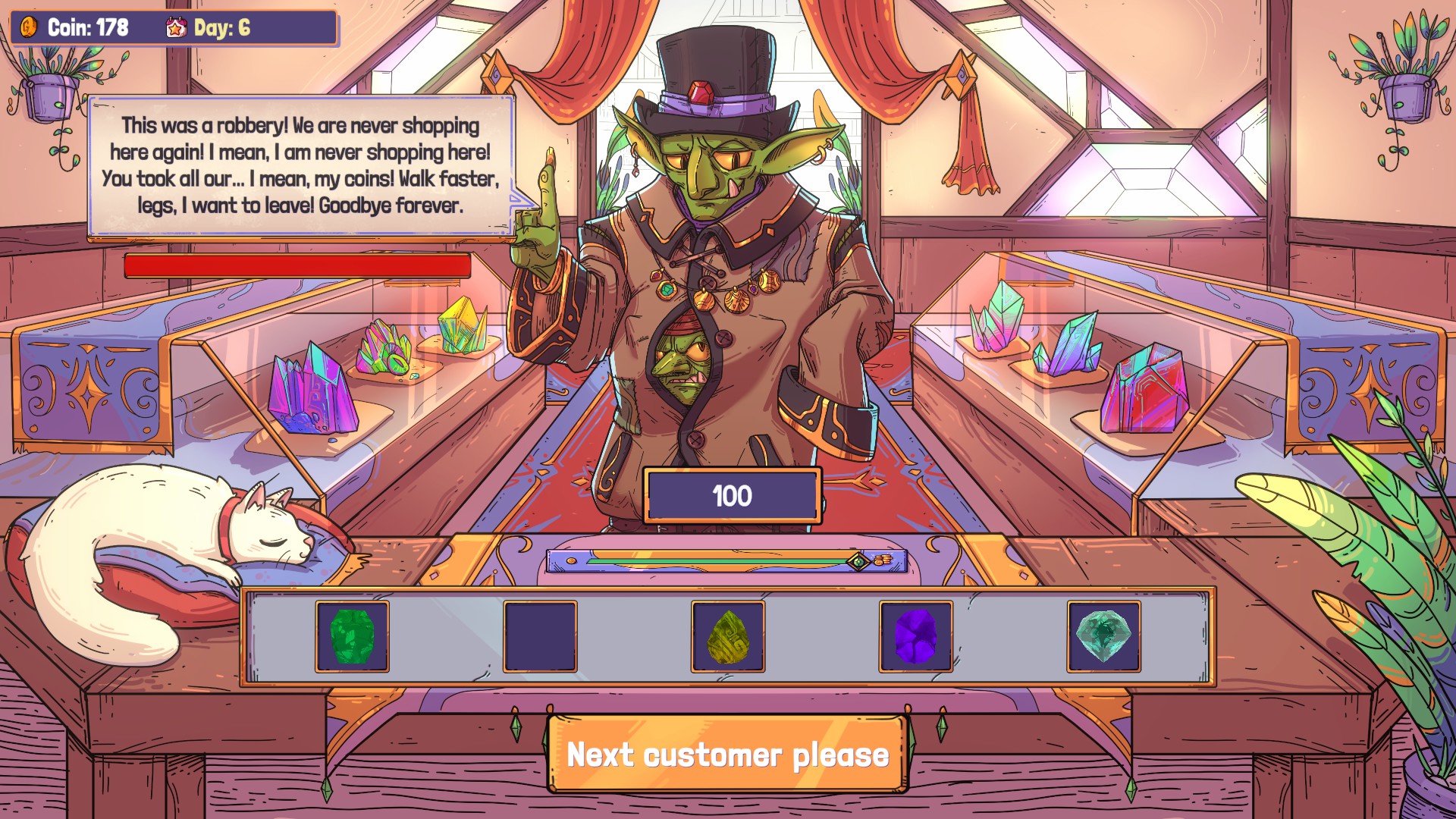This screenshot has width=1456, height=819.
Task: Click the Next customer please button
Action: point(726,755)
